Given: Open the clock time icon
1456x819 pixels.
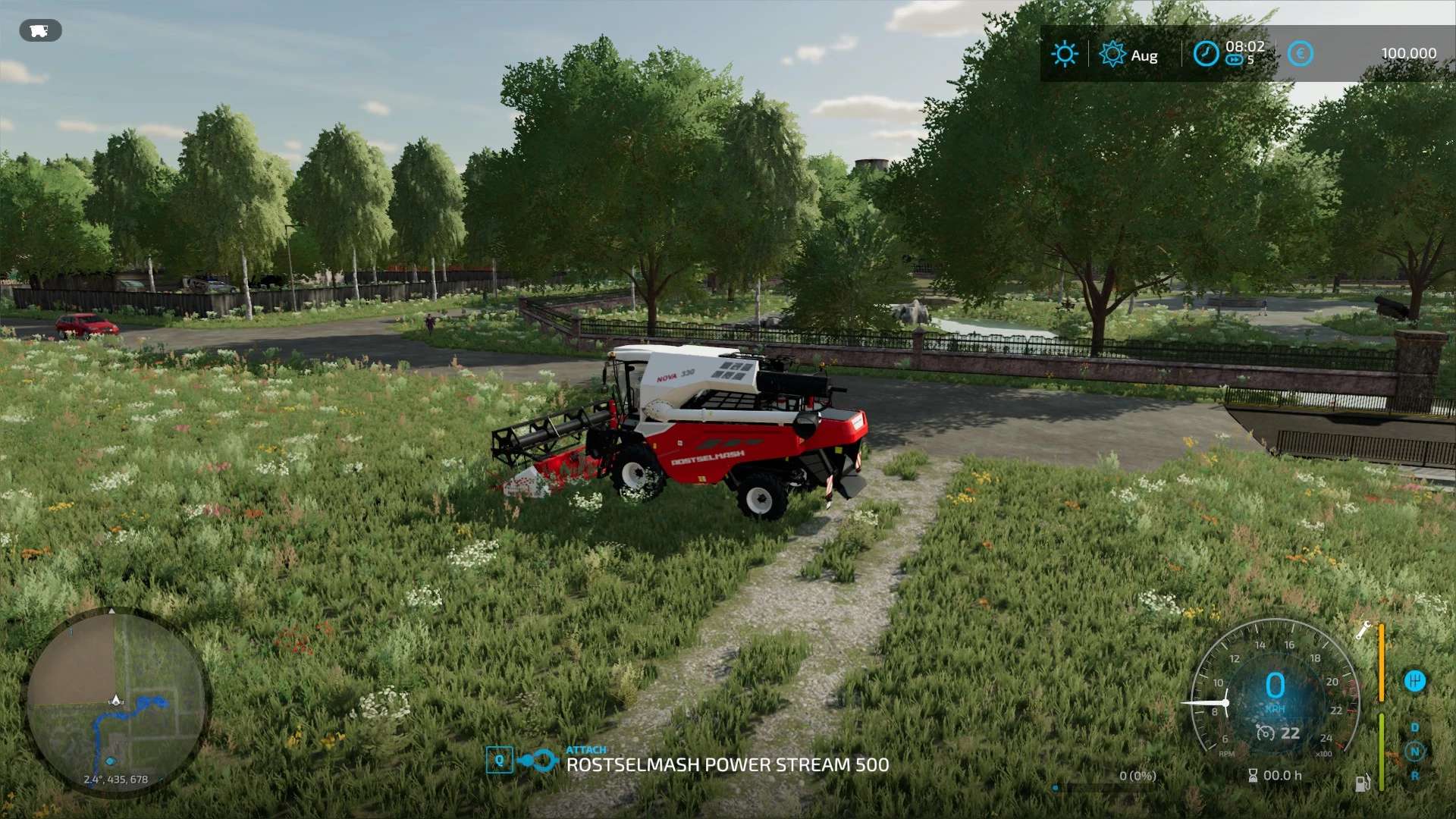Looking at the screenshot, I should point(1206,54).
